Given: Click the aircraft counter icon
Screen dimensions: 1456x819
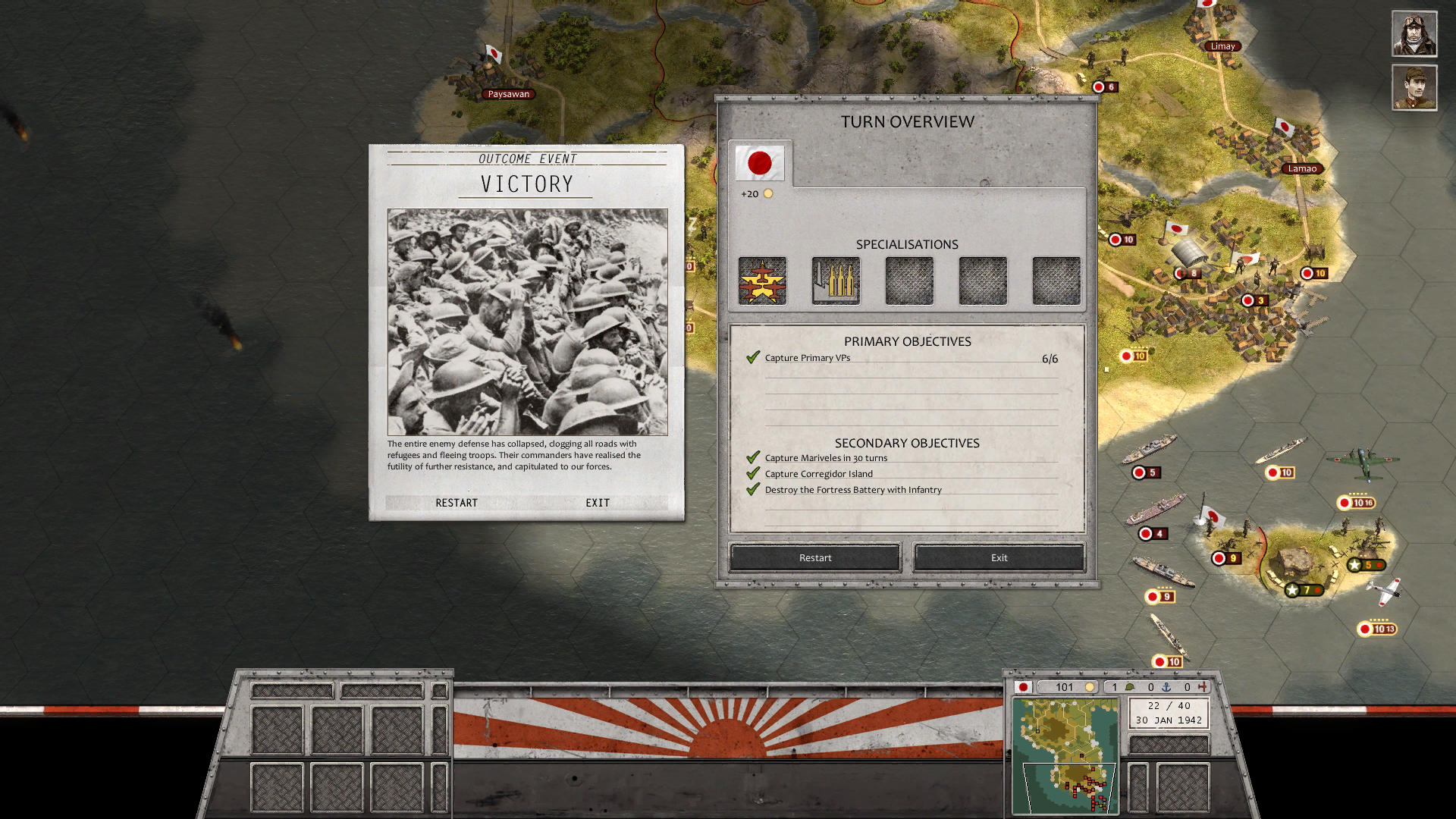Looking at the screenshot, I should coord(1205,687).
